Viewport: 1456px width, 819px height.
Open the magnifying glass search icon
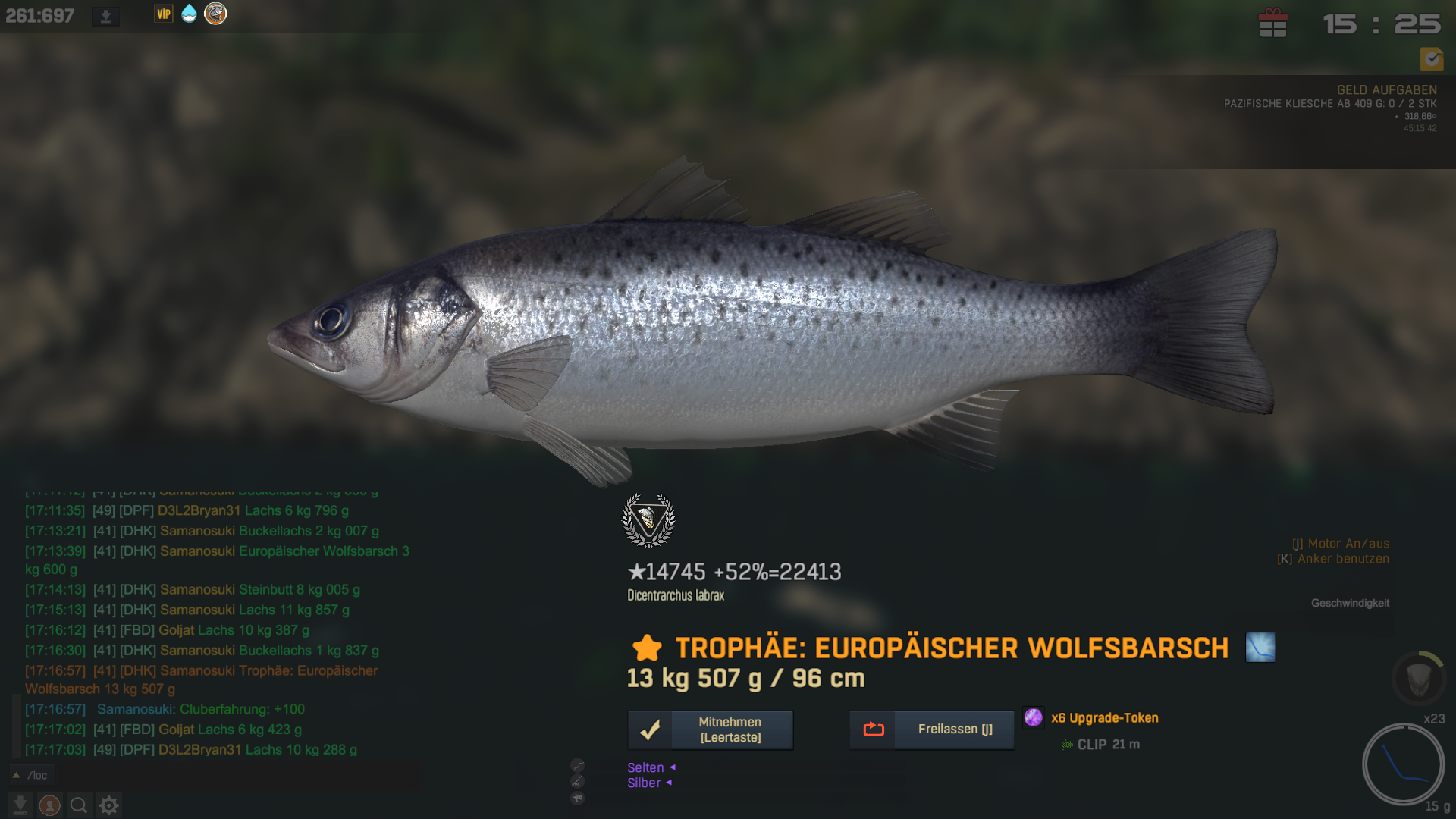(x=79, y=805)
